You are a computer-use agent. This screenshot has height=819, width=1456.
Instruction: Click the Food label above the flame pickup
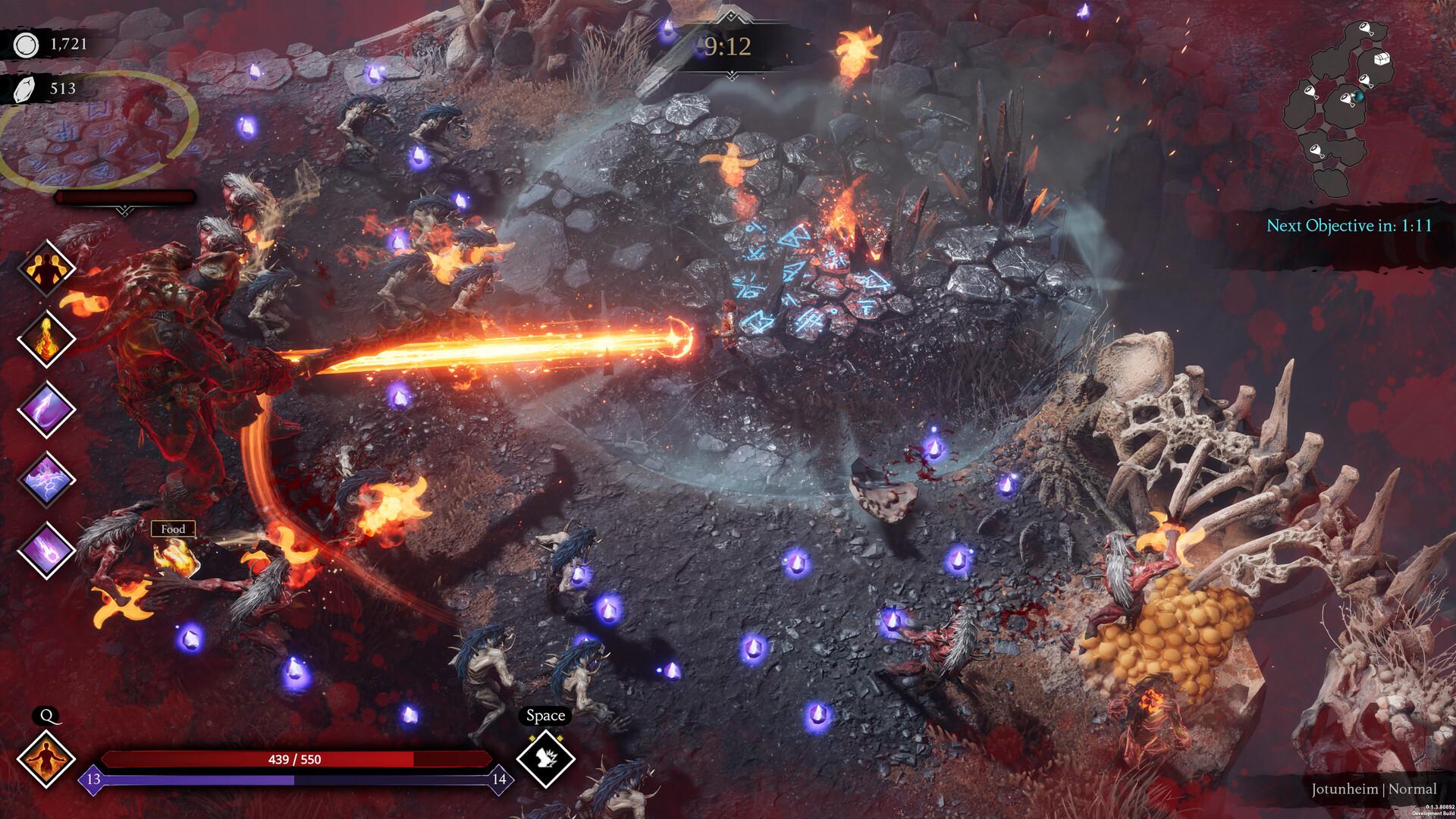173,529
